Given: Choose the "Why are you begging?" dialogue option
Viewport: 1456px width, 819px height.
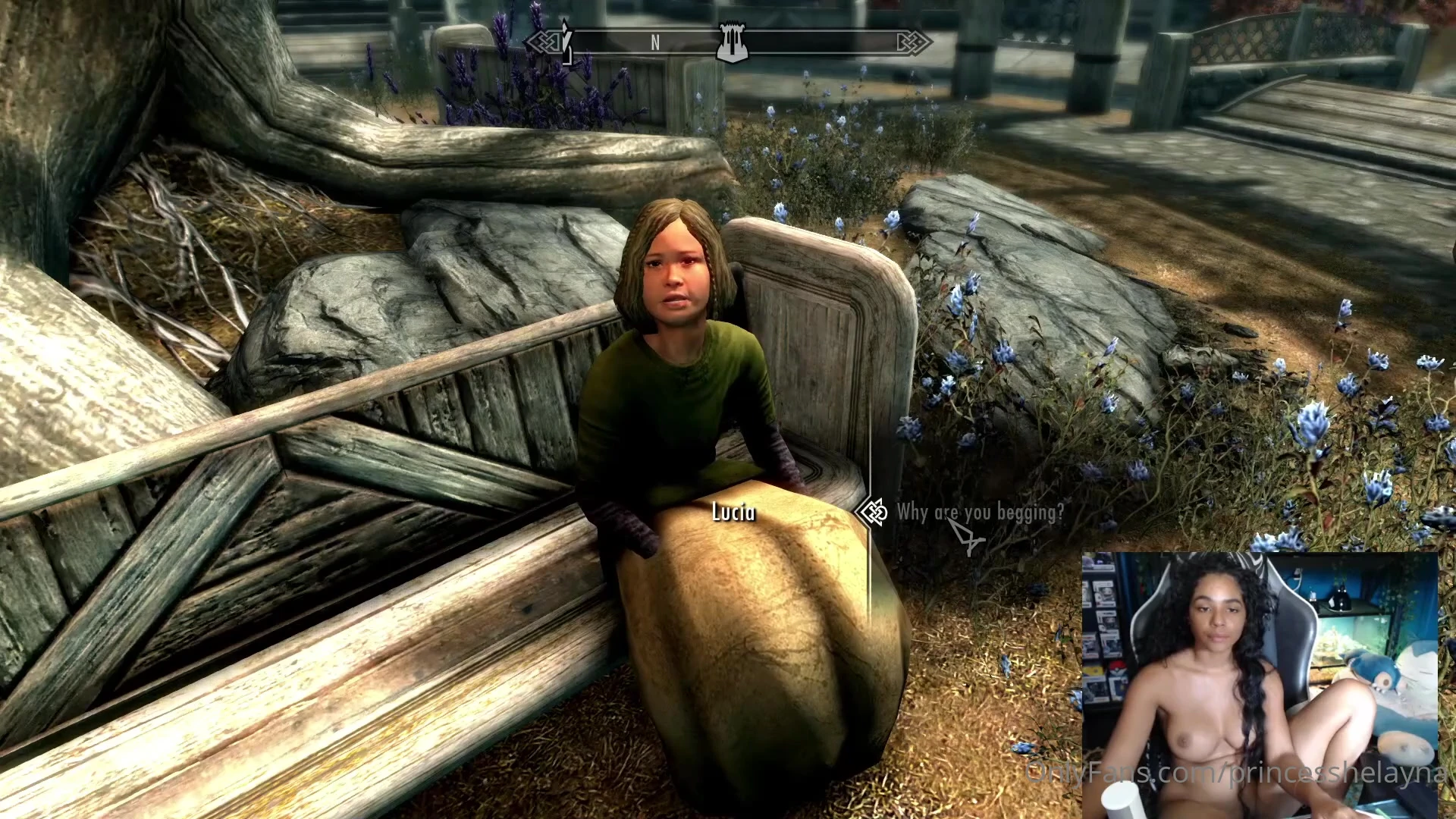Looking at the screenshot, I should (x=980, y=513).
